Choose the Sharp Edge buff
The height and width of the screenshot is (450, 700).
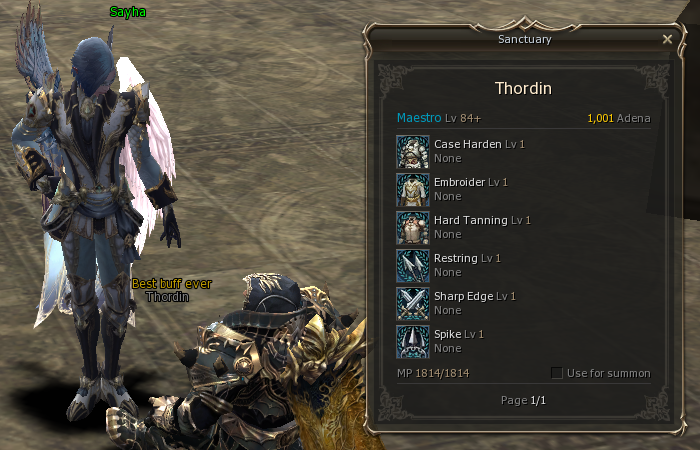(x=413, y=303)
